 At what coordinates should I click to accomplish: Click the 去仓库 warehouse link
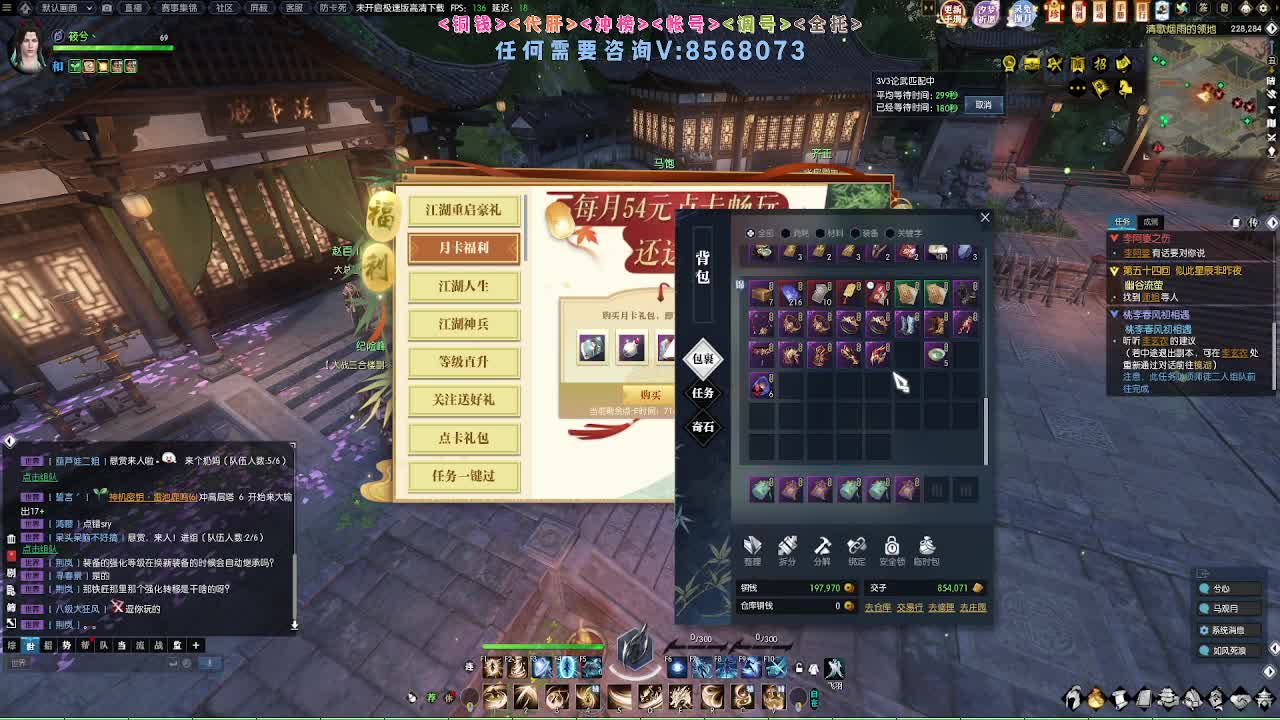877,607
